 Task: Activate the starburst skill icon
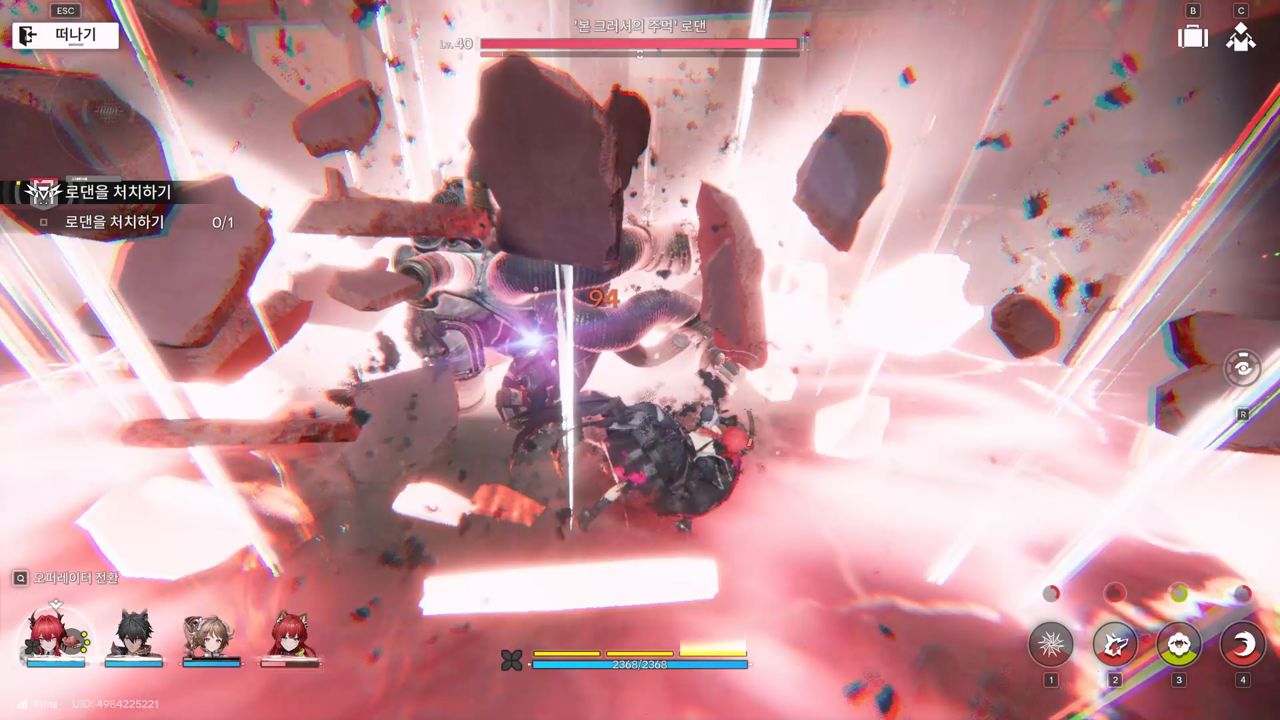(x=1051, y=644)
